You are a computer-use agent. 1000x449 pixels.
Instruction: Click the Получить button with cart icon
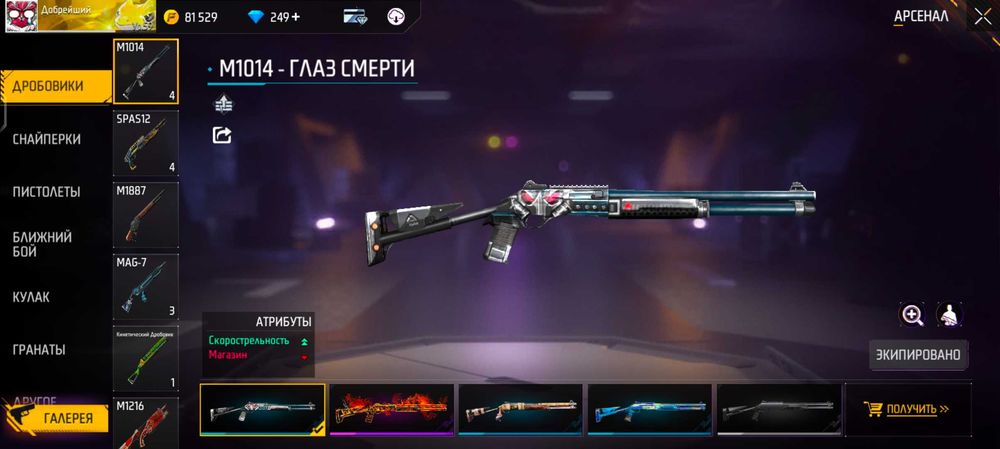tap(908, 409)
